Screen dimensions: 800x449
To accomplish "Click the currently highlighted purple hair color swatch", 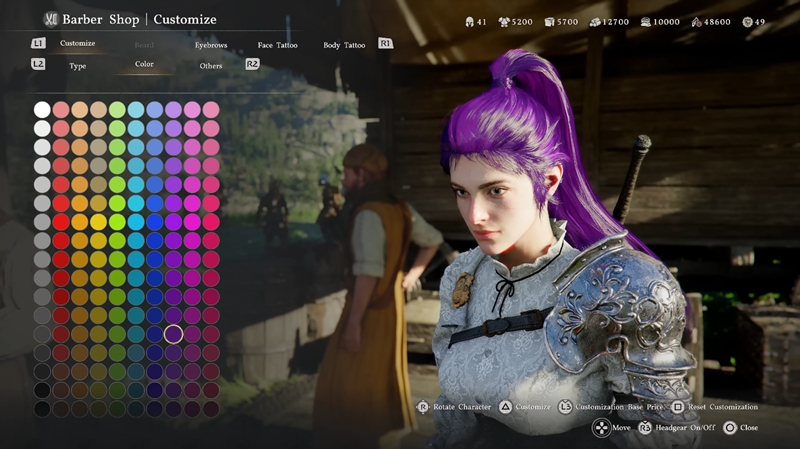I will click(x=173, y=334).
